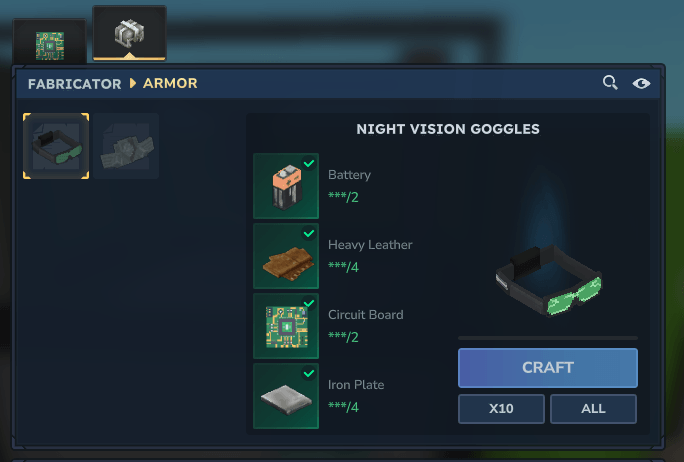The width and height of the screenshot is (684, 462).
Task: Choose the Iron Plate ingredient slot
Action: (x=286, y=396)
